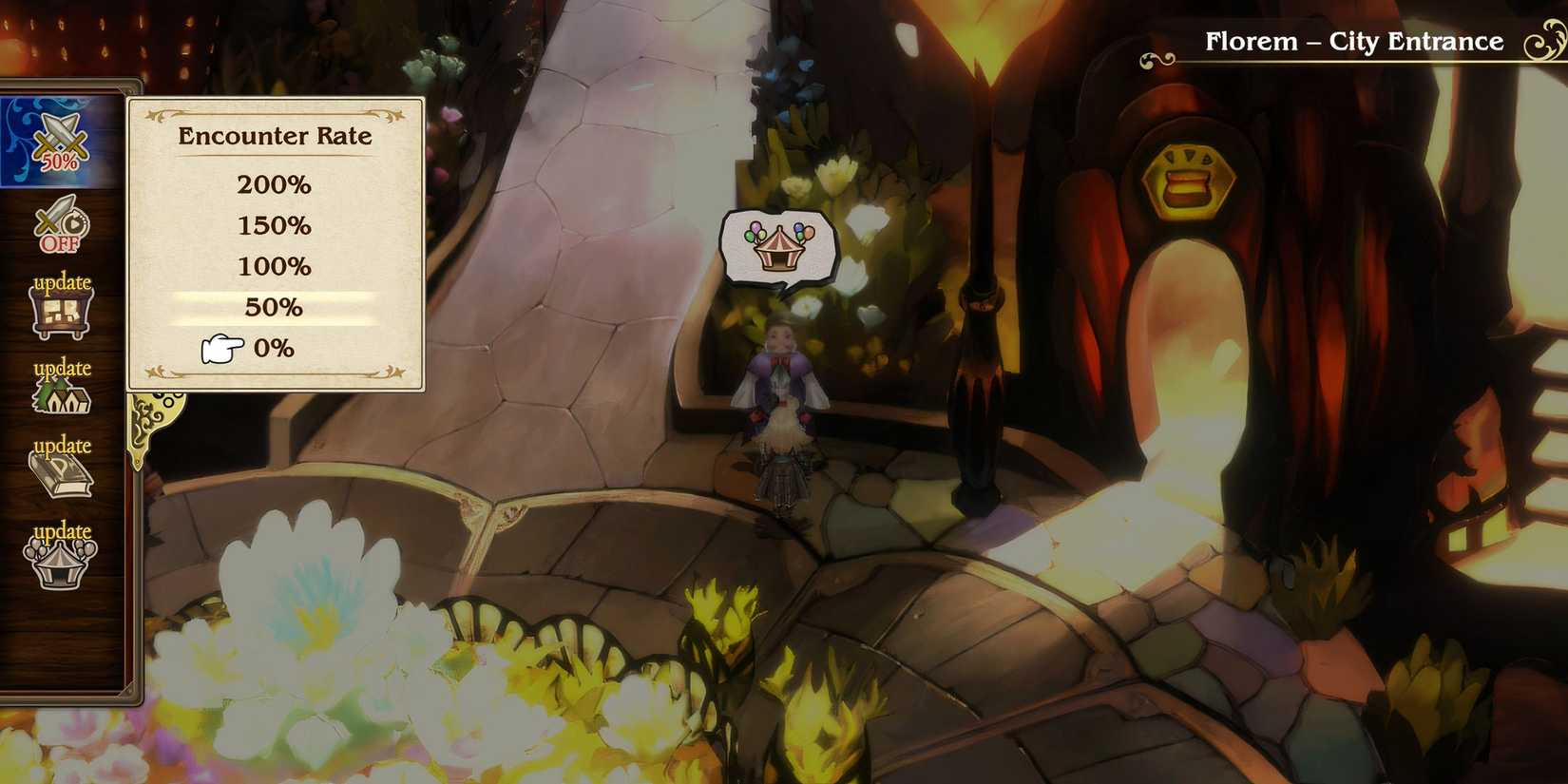This screenshot has height=784, width=1568.
Task: Click the highlighted 50% selection bar
Action: (274, 307)
